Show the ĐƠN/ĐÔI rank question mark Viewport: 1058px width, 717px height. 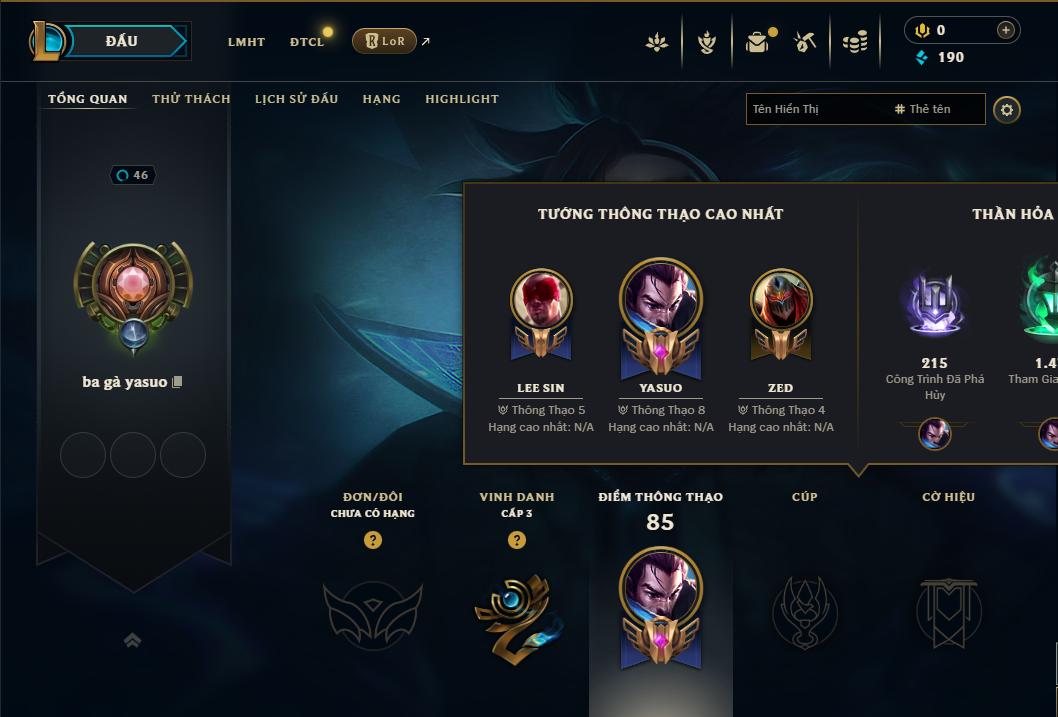[373, 540]
